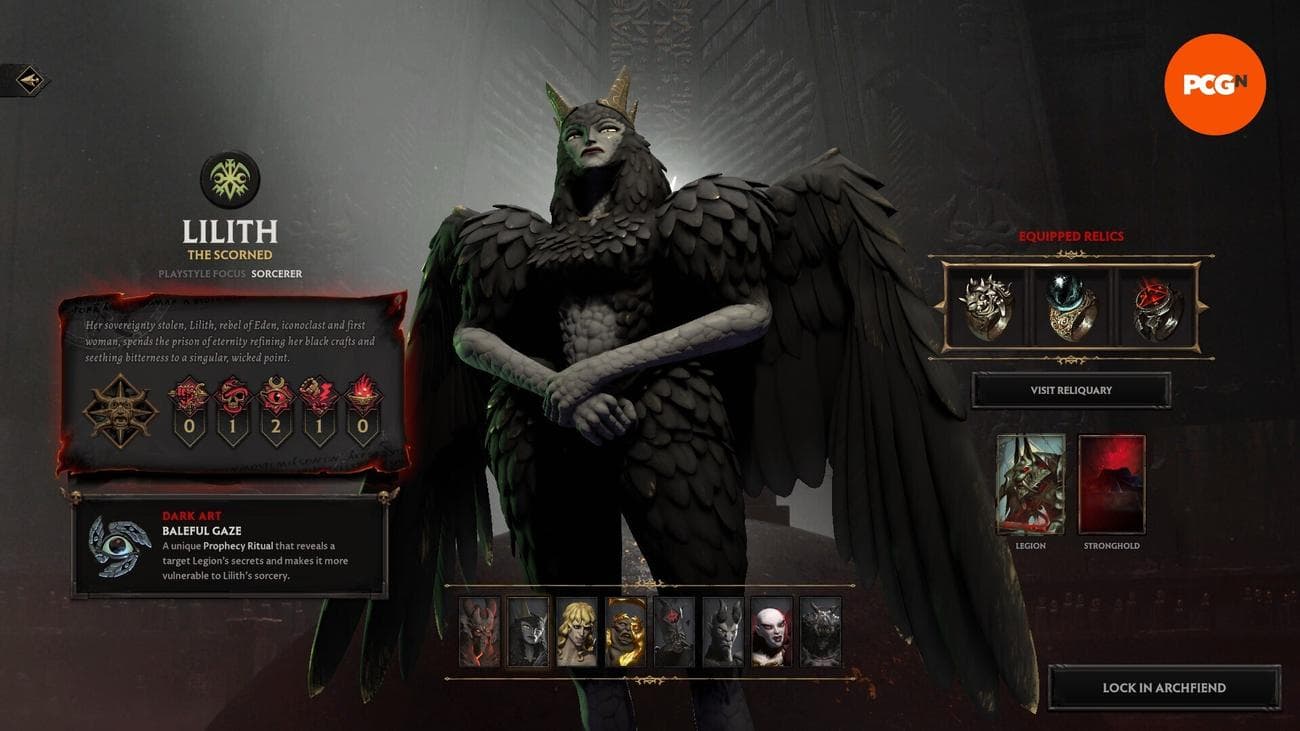Click the Baleful Gaze eye icon
1300x731 pixels.
(120, 545)
